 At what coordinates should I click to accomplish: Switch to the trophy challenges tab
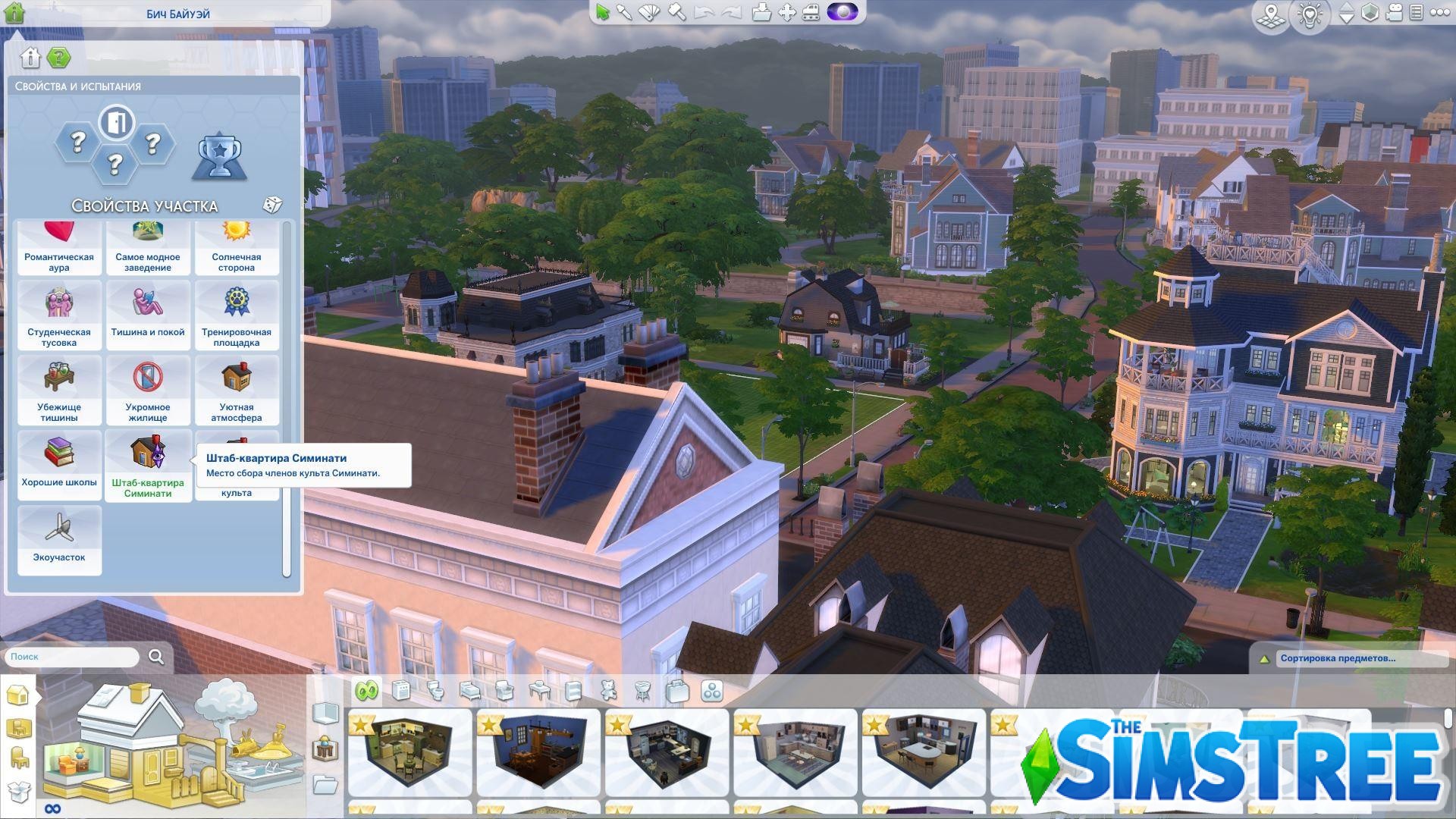pyautogui.click(x=218, y=155)
